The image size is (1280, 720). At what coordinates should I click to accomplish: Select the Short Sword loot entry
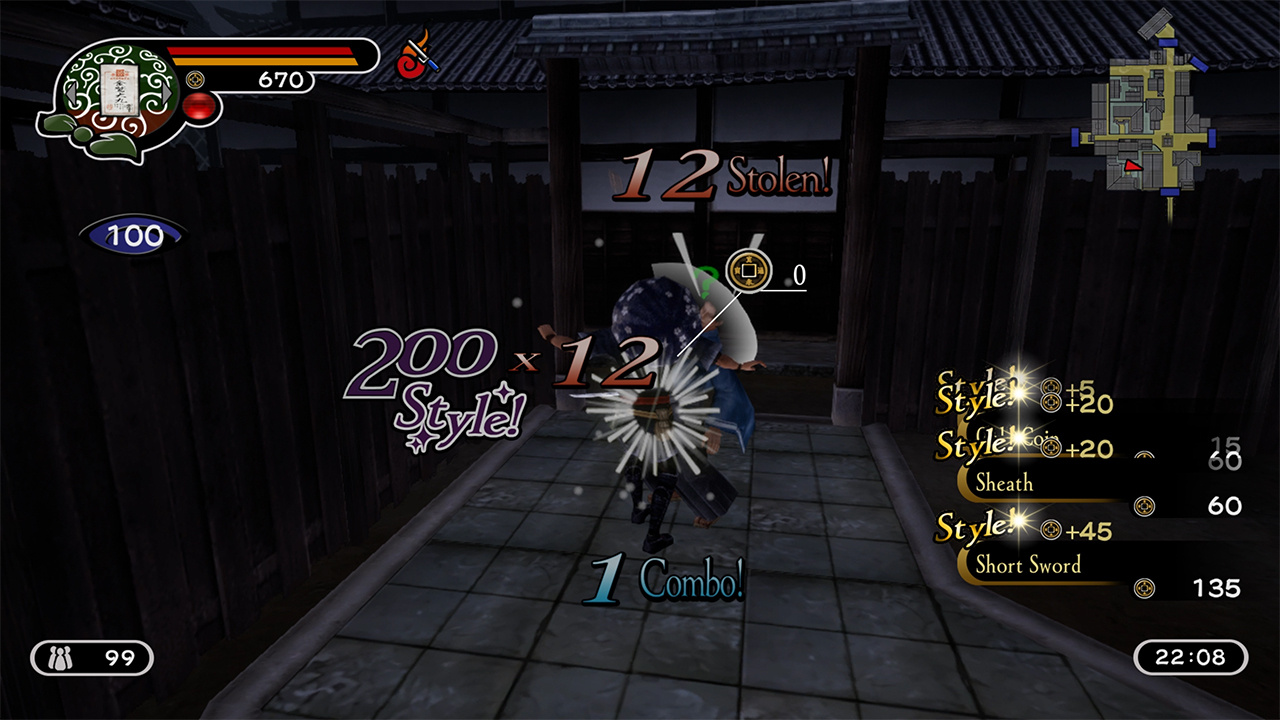coord(1030,565)
